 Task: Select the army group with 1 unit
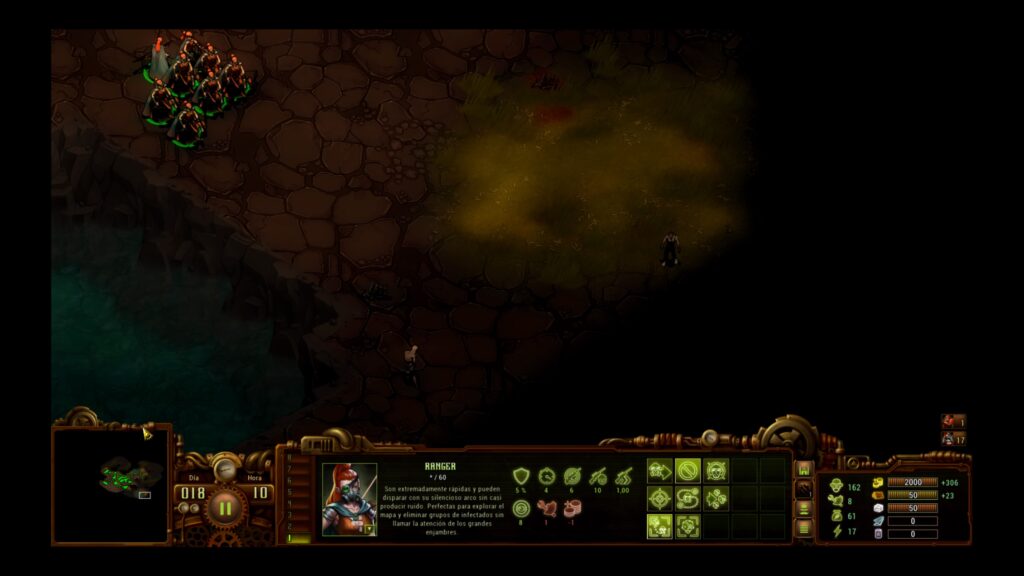(953, 422)
